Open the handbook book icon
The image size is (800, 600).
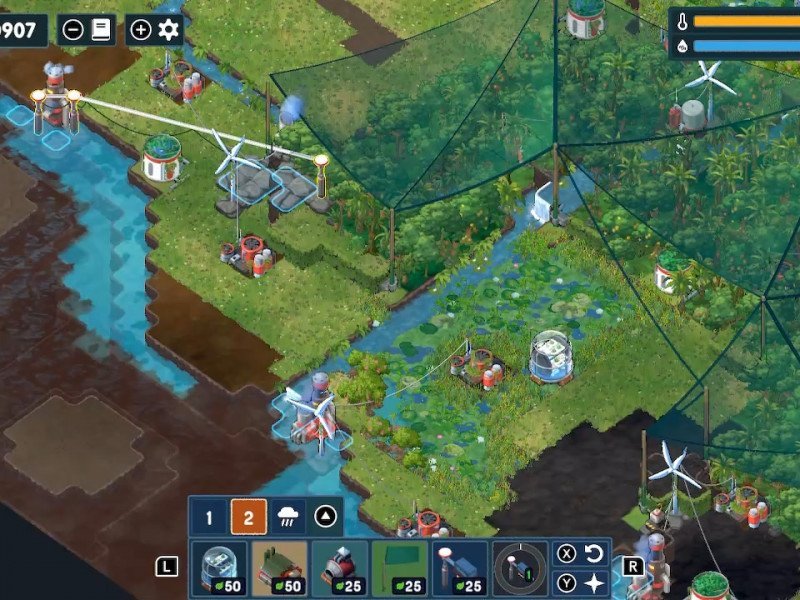[101, 29]
